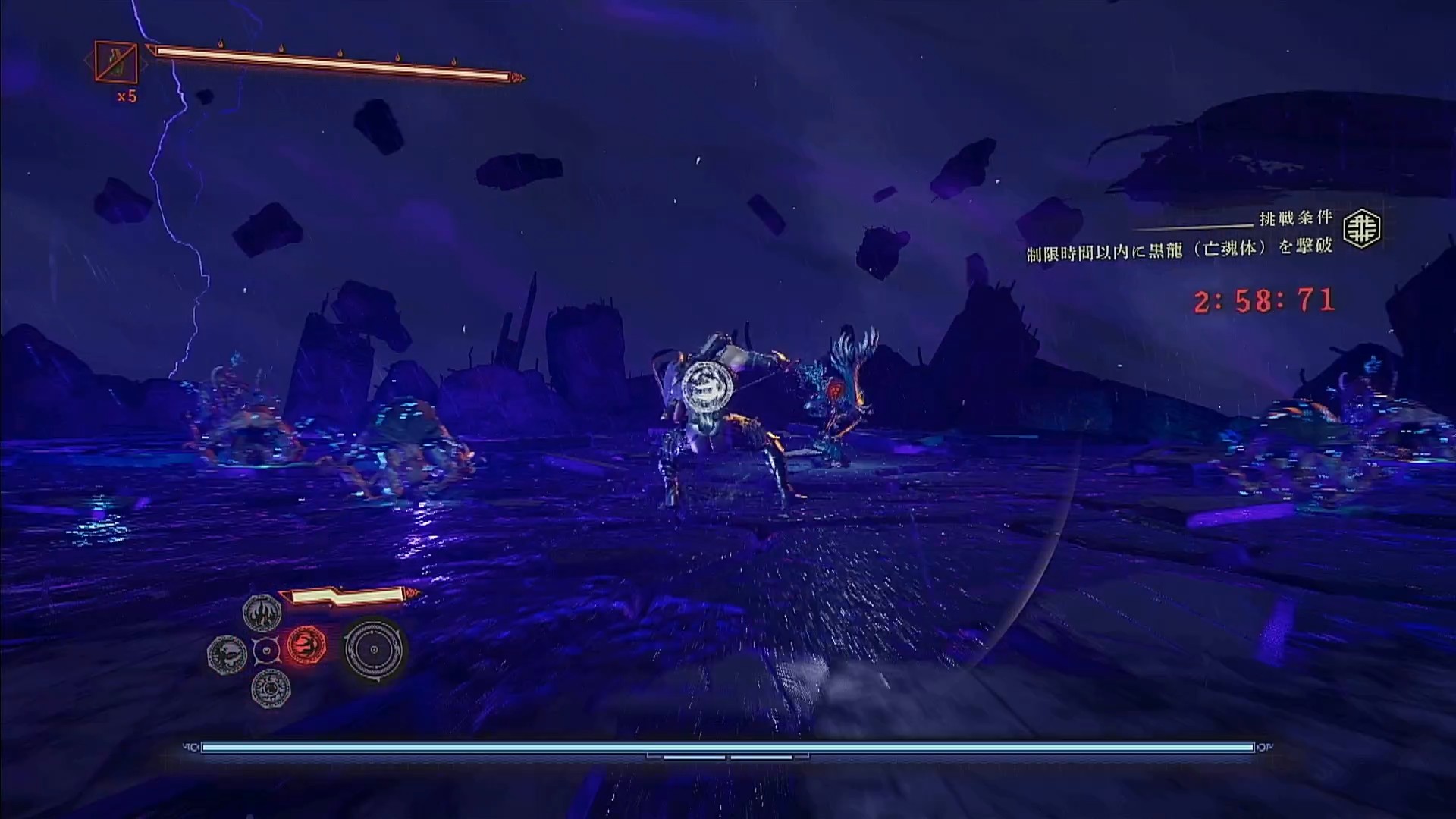Trigger the glowing red skill emblem
Screen dimensions: 1456x819
tap(306, 647)
